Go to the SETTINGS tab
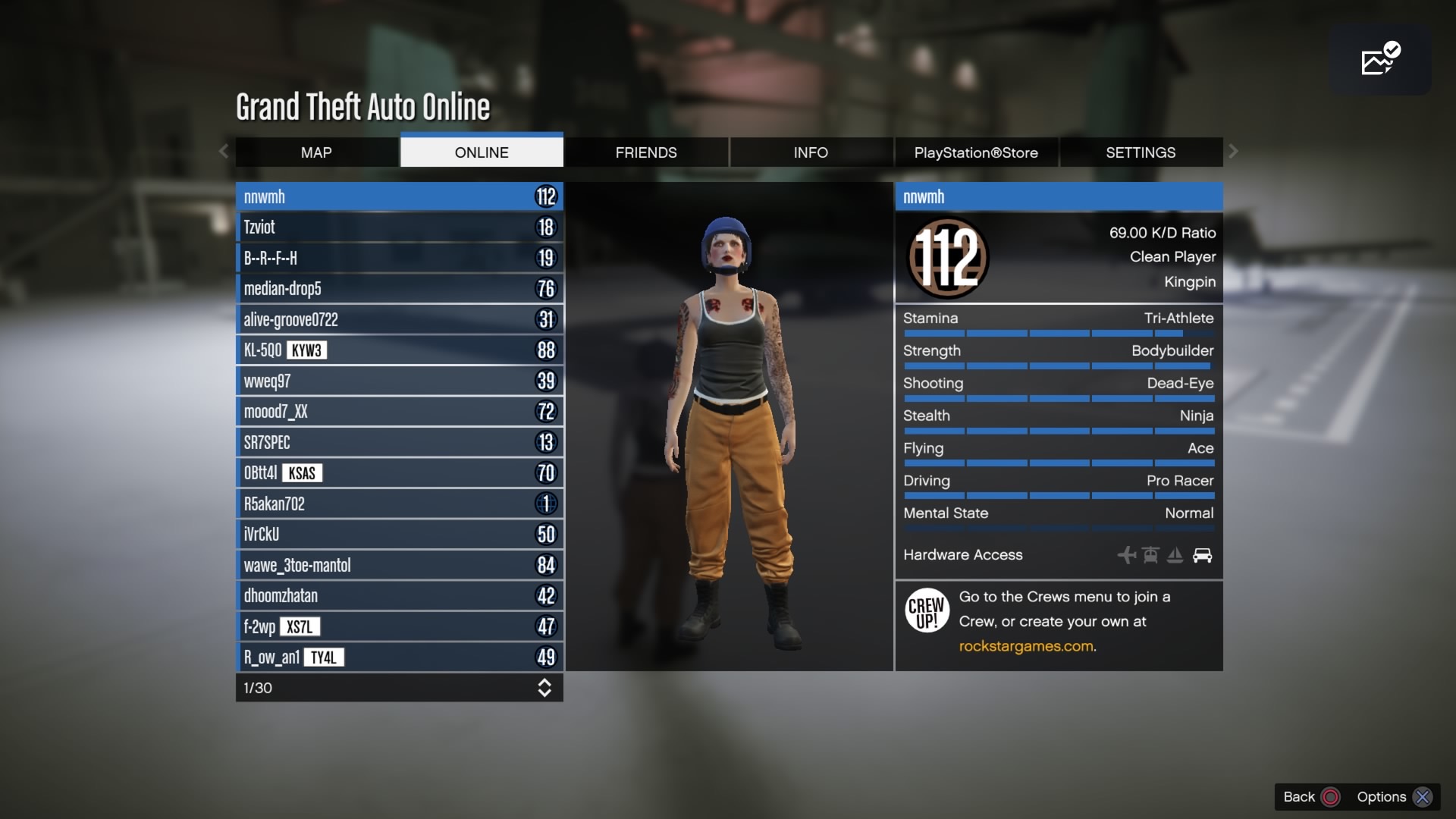This screenshot has width=1456, height=819. (x=1141, y=152)
